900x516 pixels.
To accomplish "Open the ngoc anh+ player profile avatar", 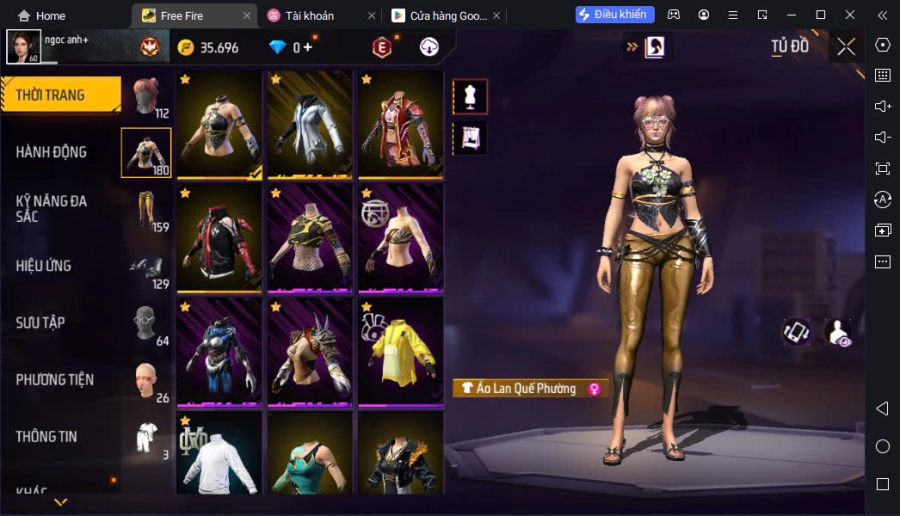I will [x=24, y=47].
